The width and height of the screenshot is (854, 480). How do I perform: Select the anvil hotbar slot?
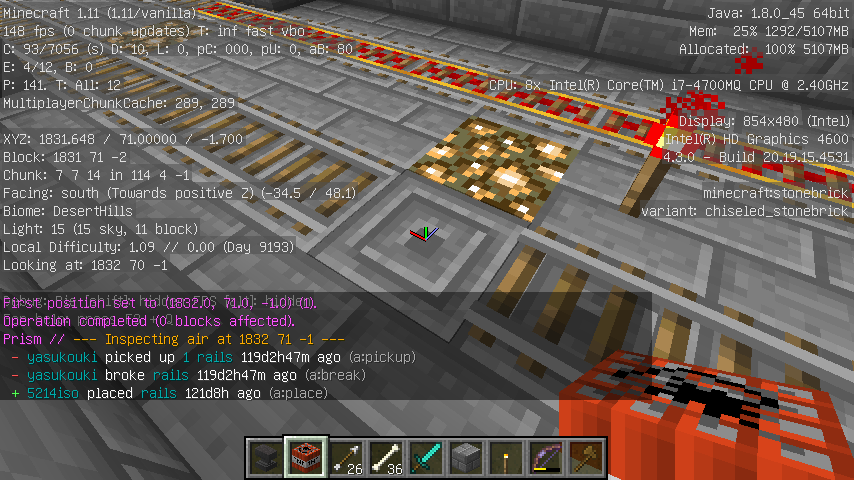[x=266, y=458]
